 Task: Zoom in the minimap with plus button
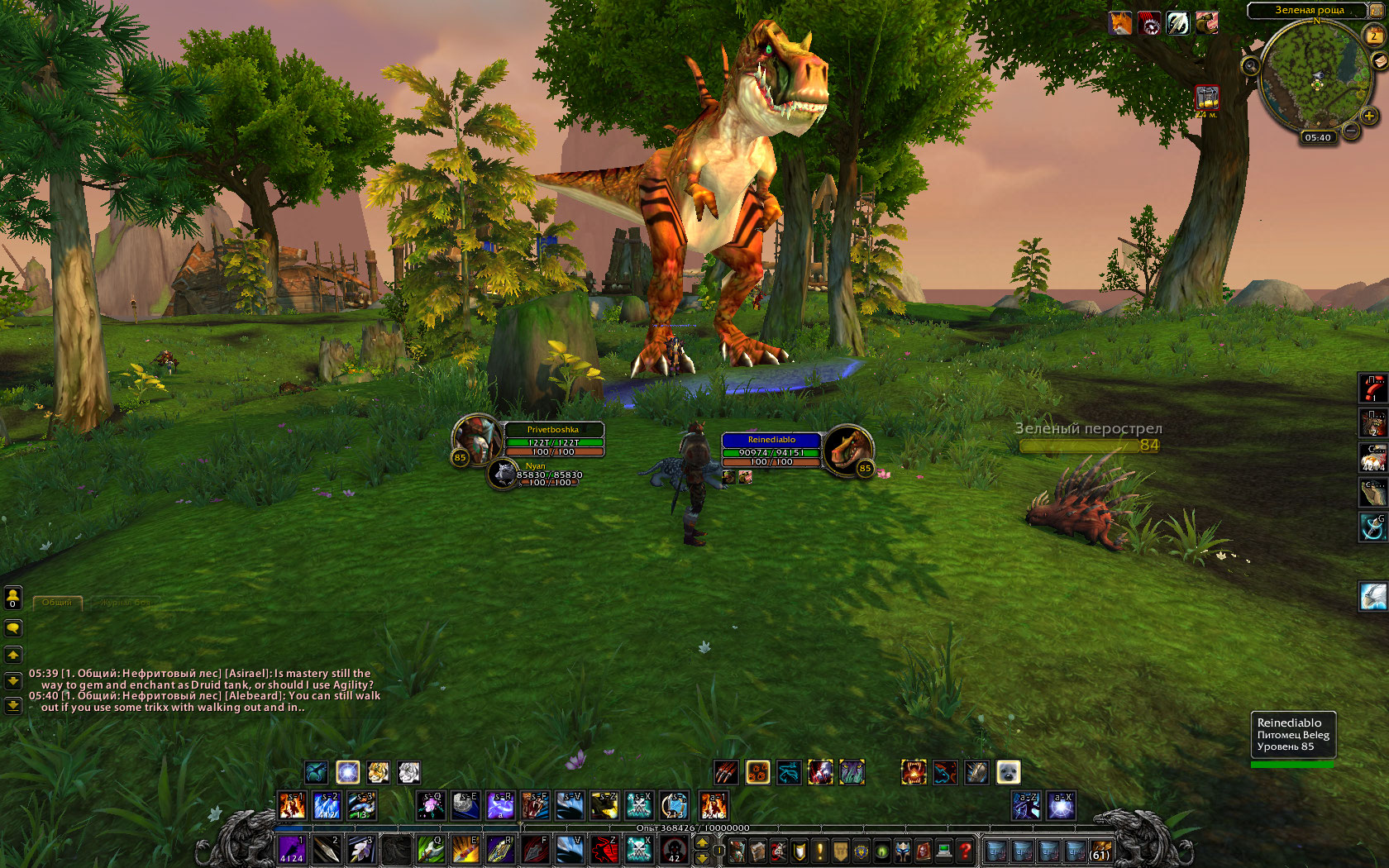[1369, 116]
